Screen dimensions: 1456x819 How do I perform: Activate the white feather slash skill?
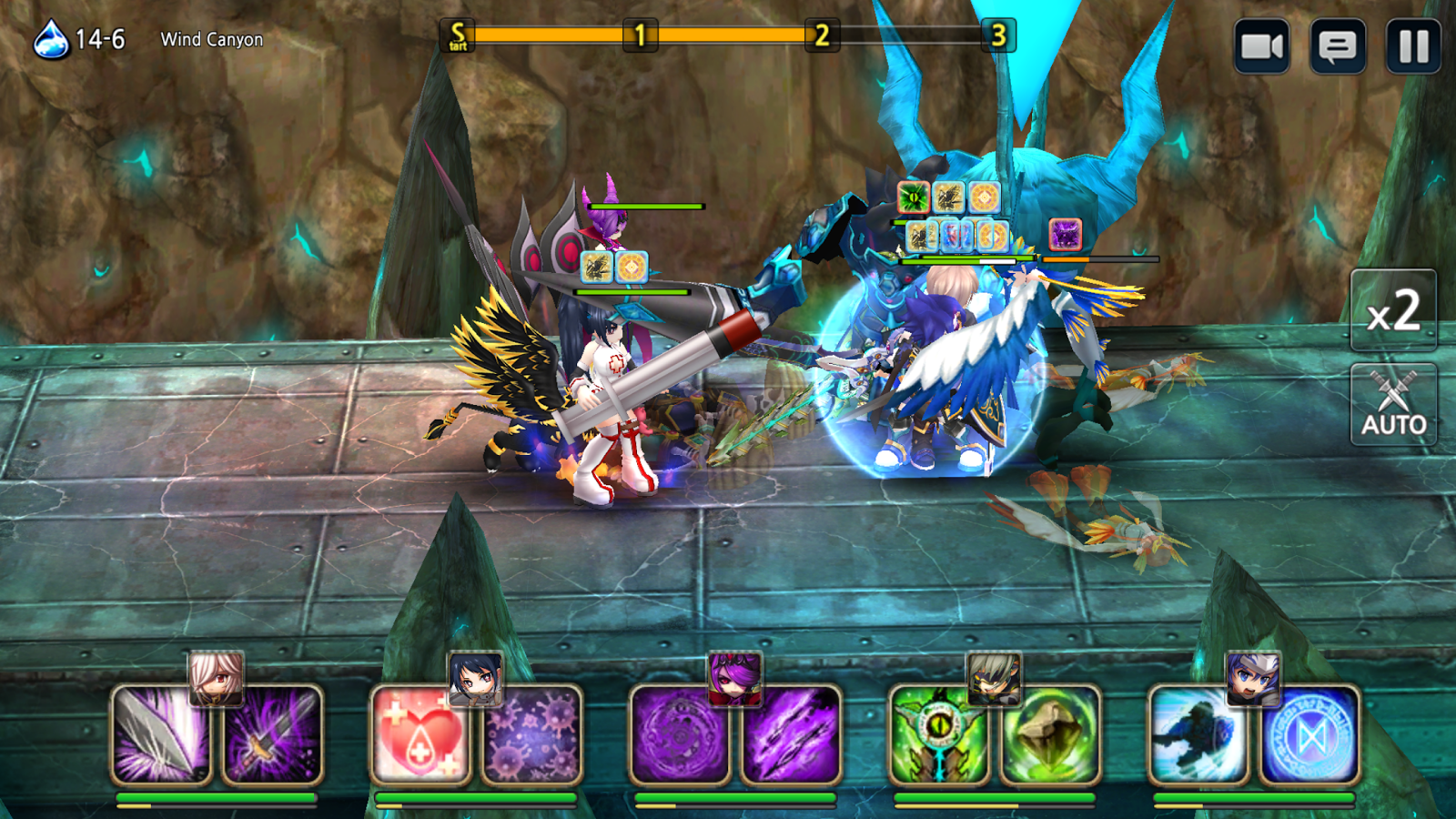(162, 735)
